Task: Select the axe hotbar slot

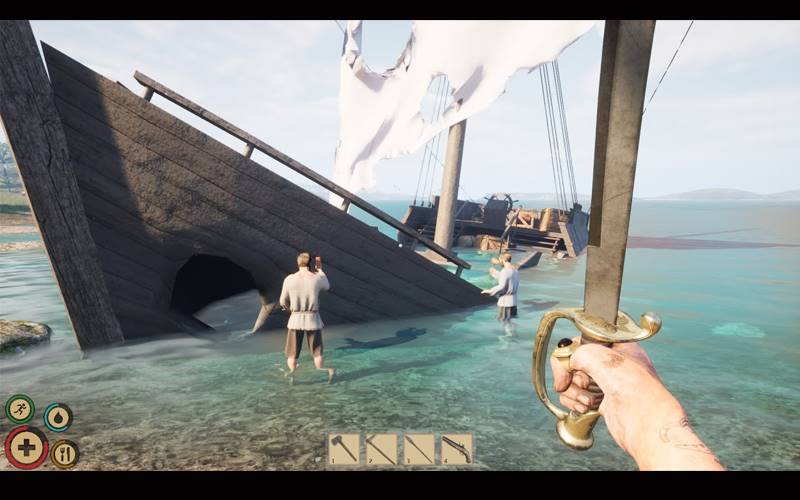Action: (x=343, y=449)
